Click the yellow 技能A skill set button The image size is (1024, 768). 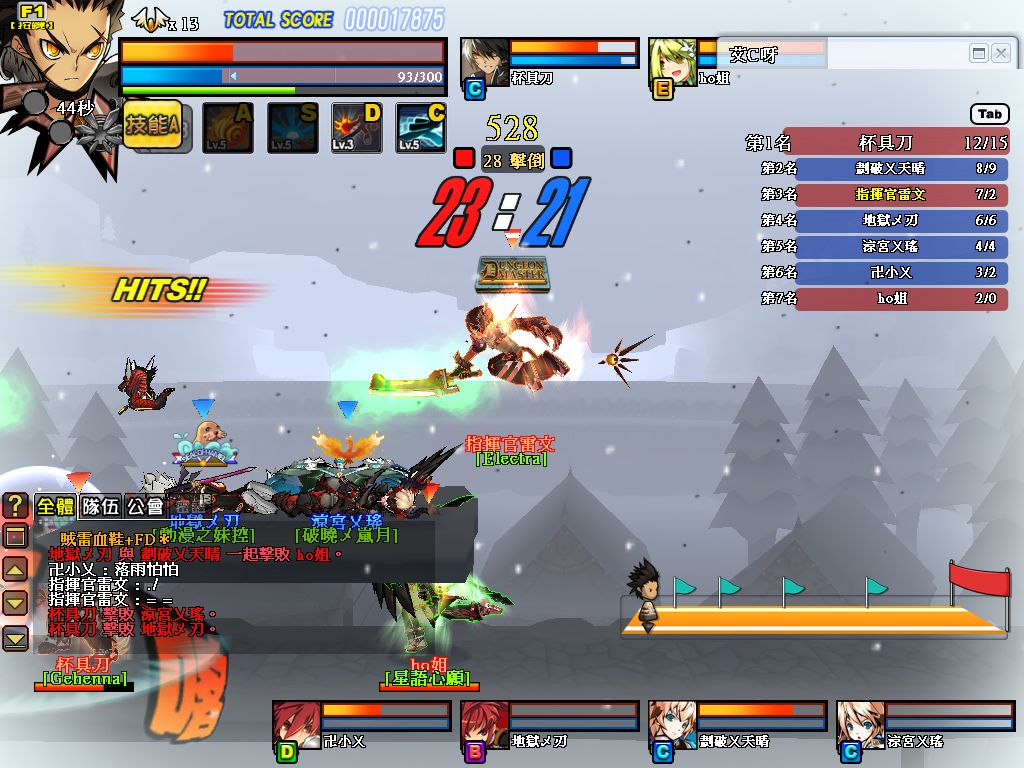click(157, 128)
